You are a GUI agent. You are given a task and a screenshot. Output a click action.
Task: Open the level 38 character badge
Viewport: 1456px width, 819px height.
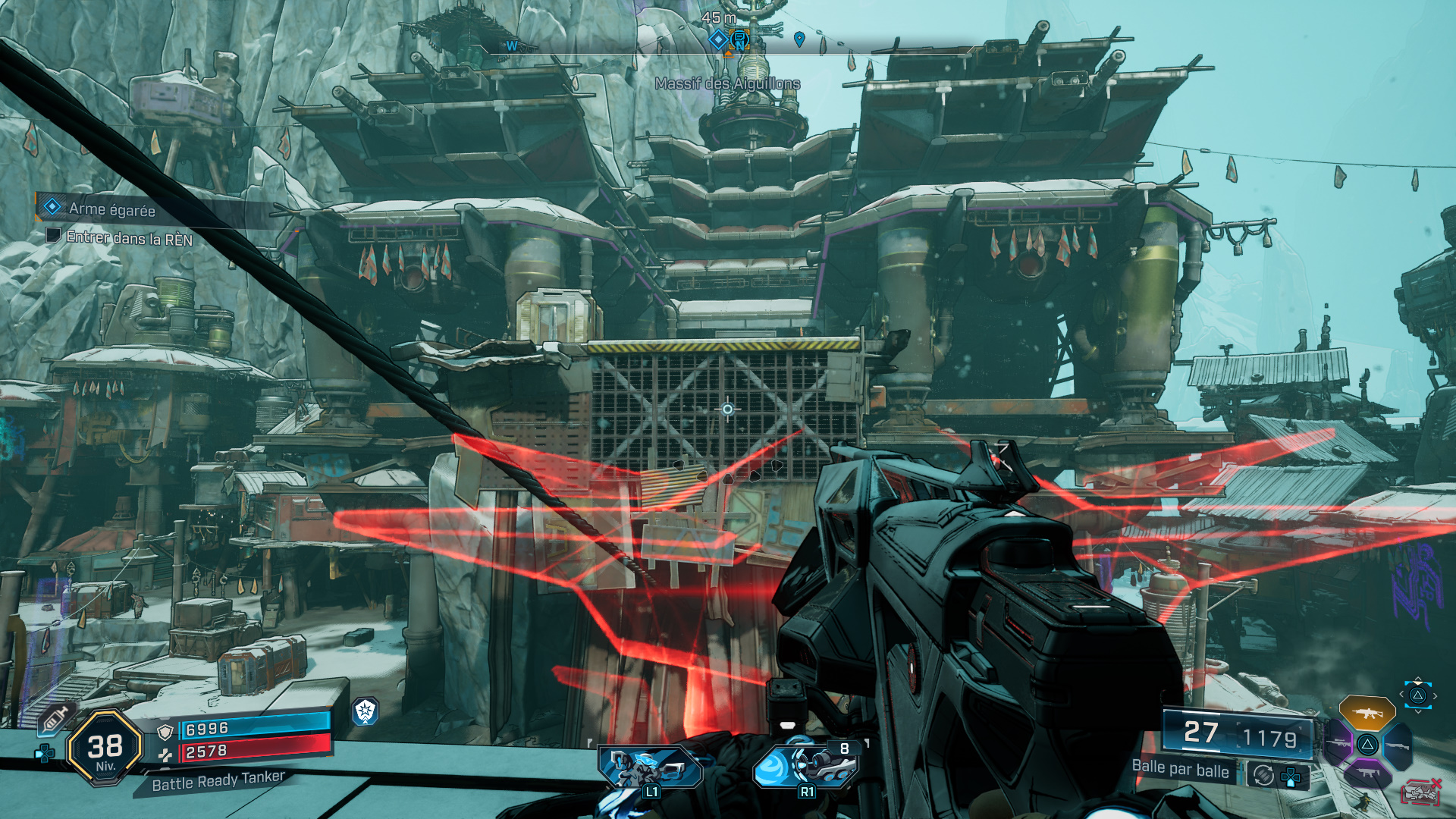click(x=105, y=748)
